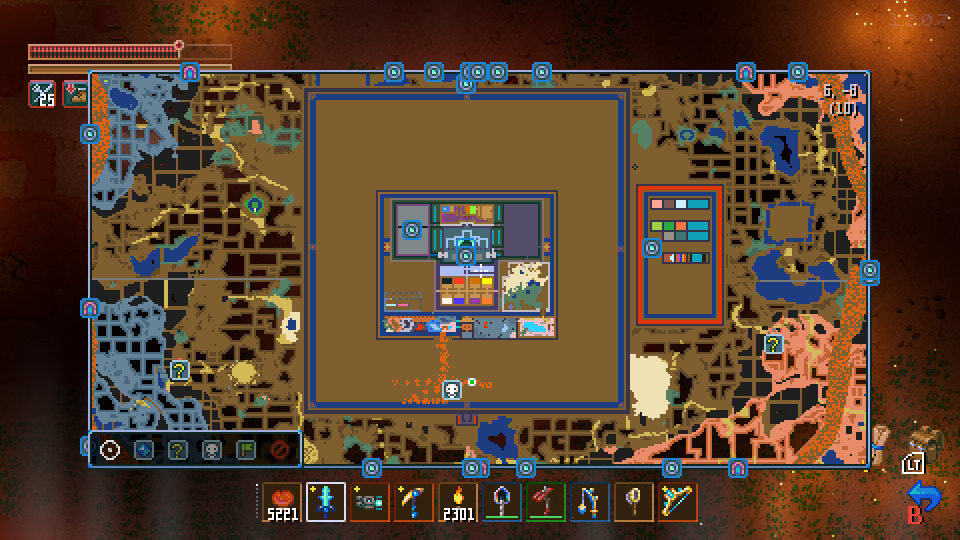Viewport: 960px width, 540px height.
Task: Select the torch stack hotbar slot
Action: [x=458, y=502]
